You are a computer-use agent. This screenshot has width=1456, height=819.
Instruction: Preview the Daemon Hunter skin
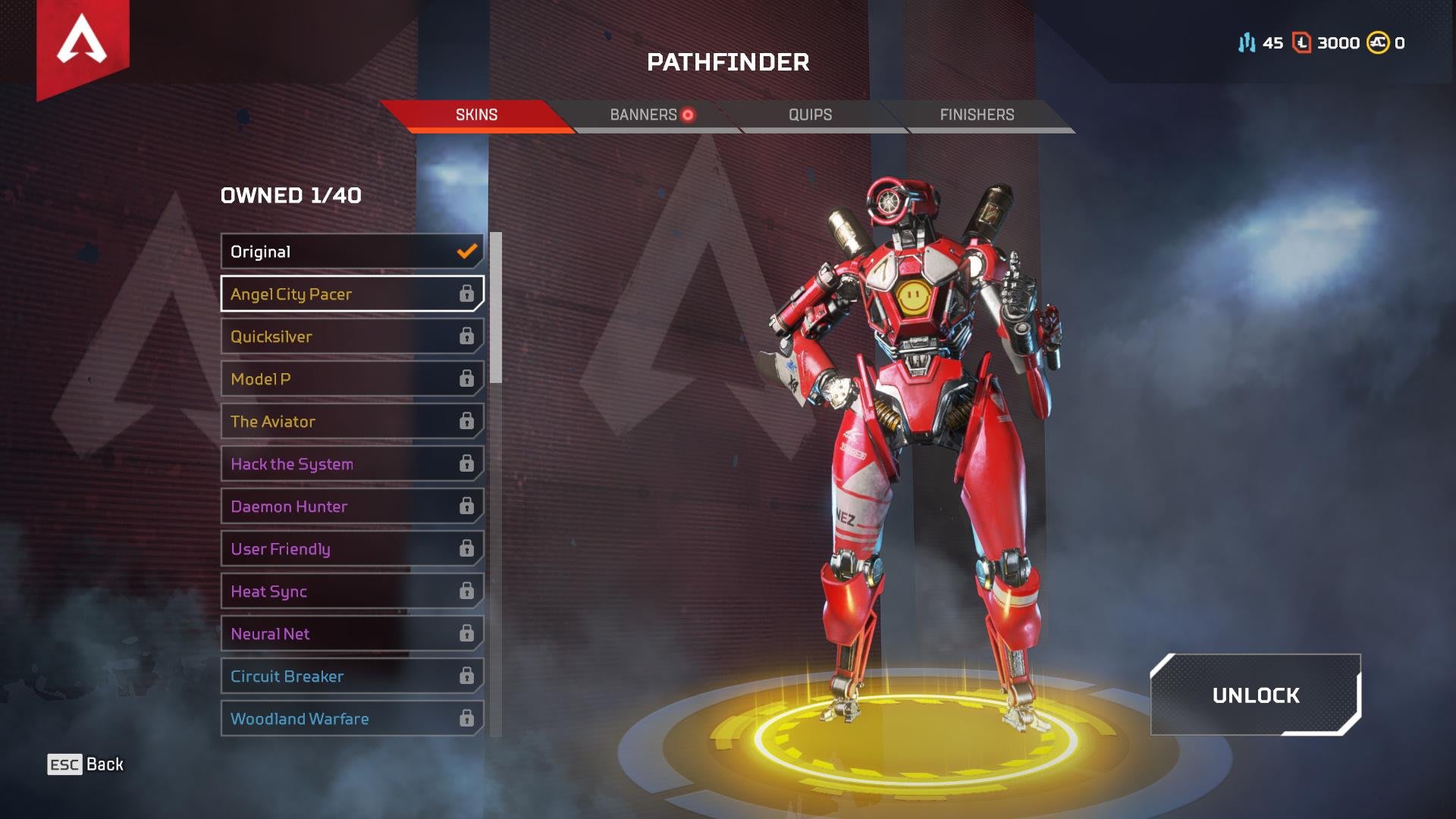(x=352, y=507)
